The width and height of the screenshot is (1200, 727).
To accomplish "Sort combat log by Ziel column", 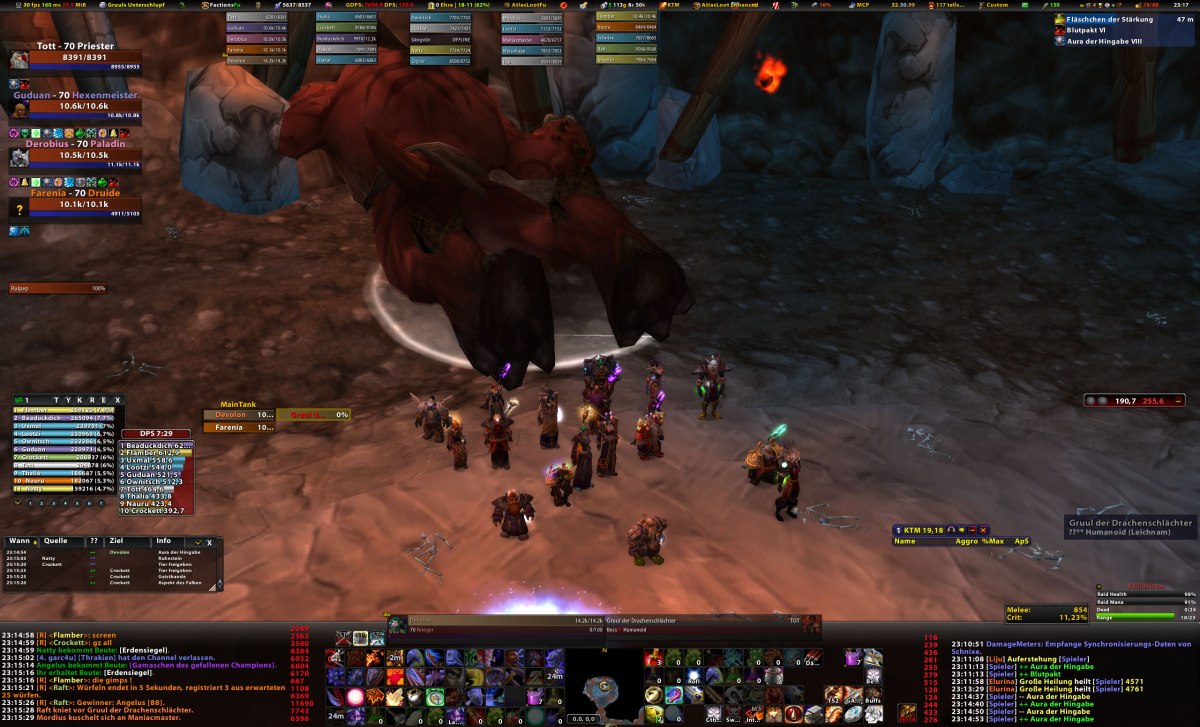I will (116, 541).
